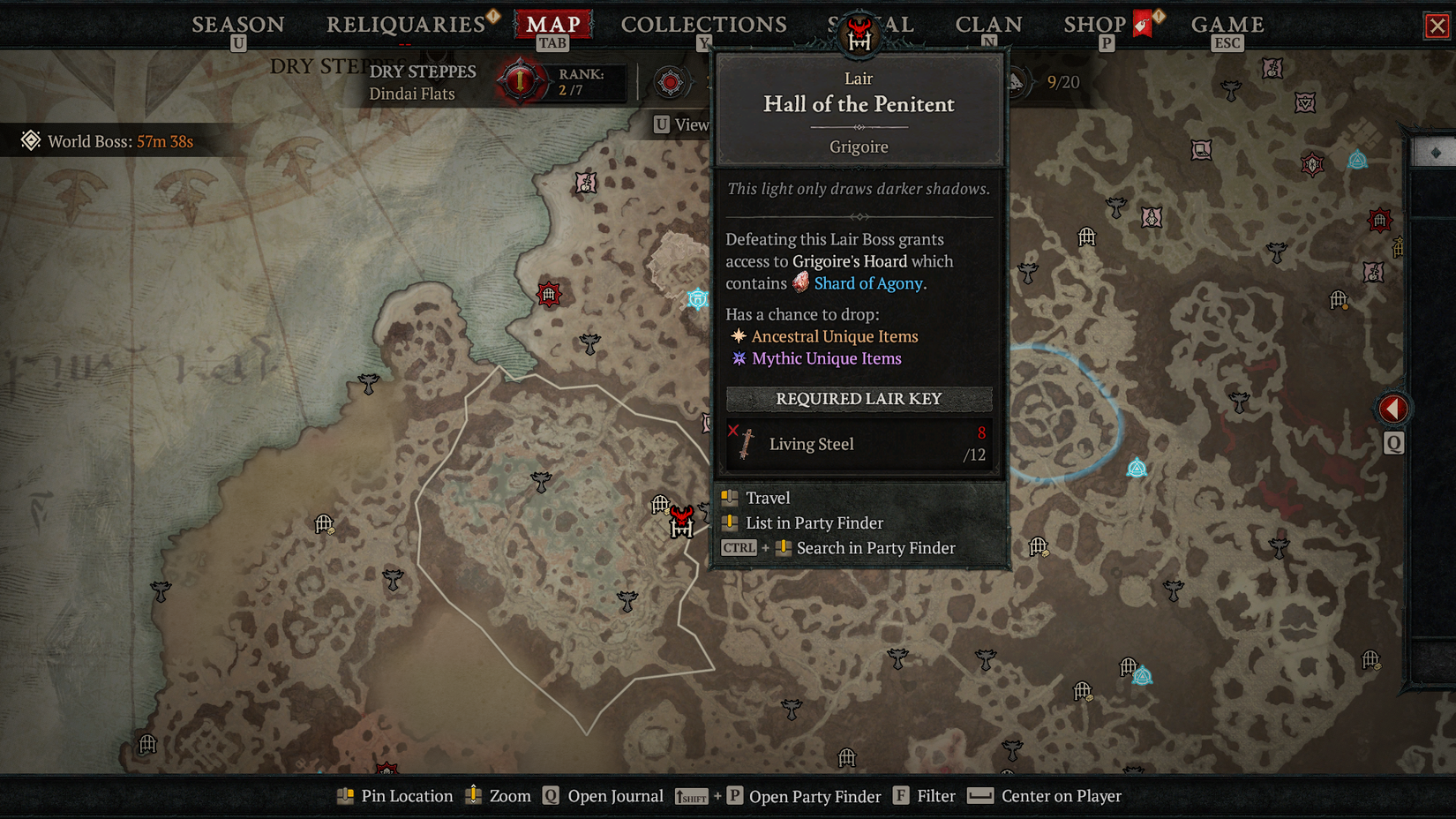Open the Shard of Agony link
The height and width of the screenshot is (819, 1456).
click(x=869, y=283)
